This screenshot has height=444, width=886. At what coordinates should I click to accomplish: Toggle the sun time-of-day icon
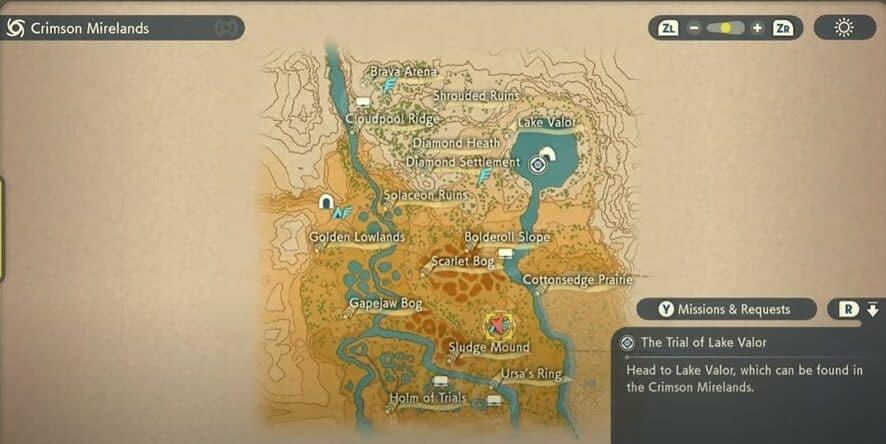(844, 28)
